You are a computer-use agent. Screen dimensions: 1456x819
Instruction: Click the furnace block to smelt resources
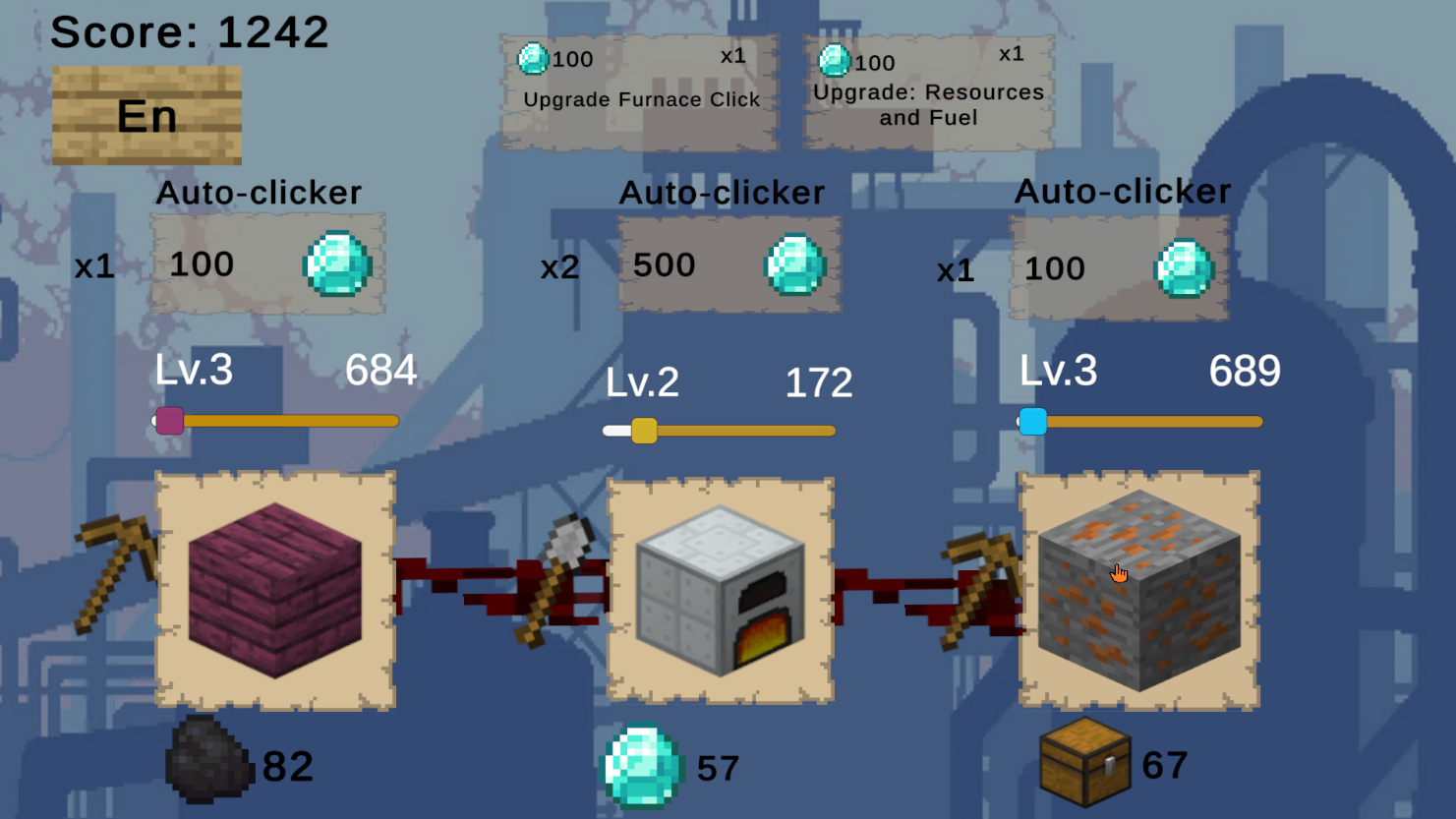point(723,590)
